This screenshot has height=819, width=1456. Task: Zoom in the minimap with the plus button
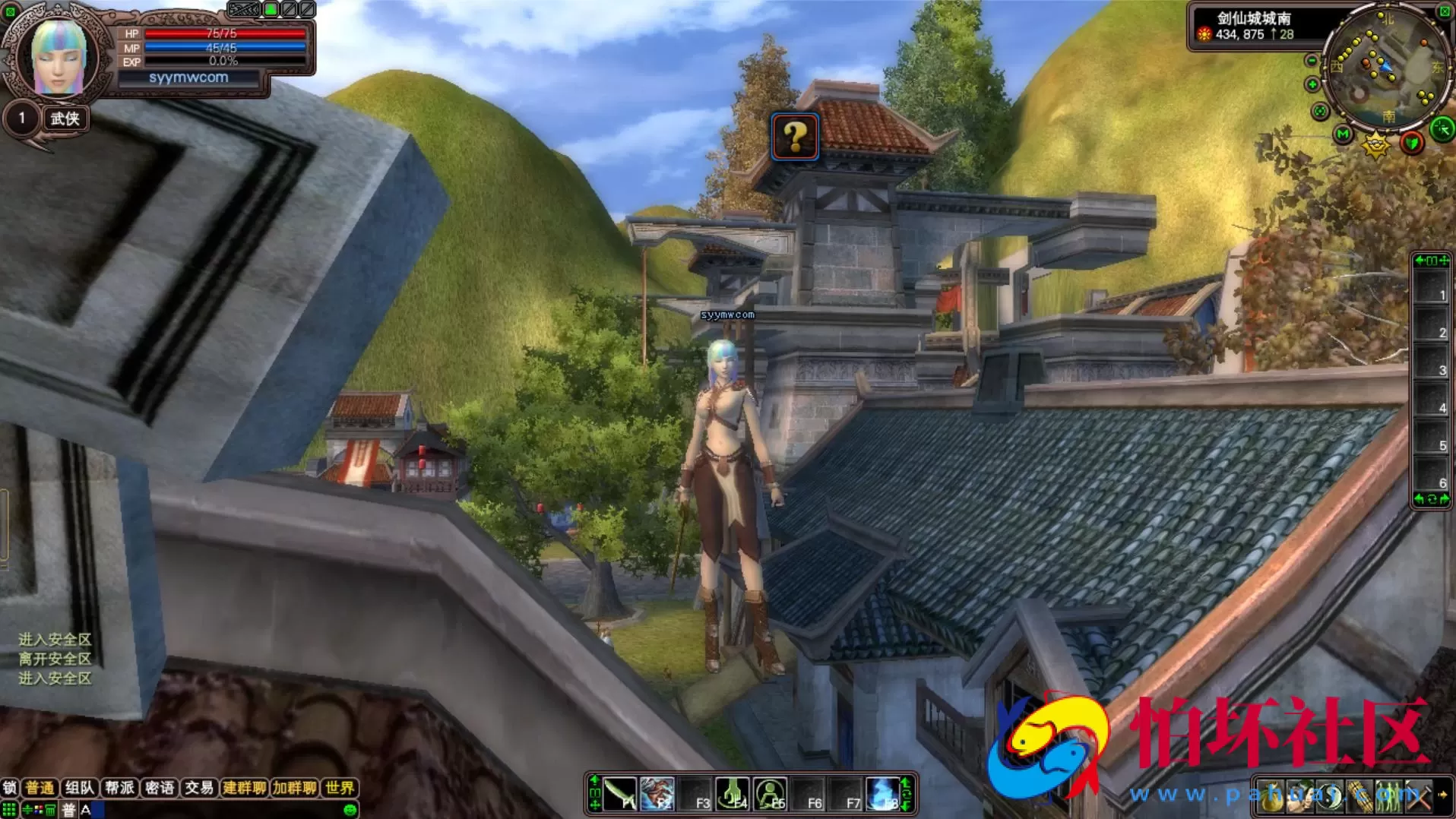coord(1312,84)
